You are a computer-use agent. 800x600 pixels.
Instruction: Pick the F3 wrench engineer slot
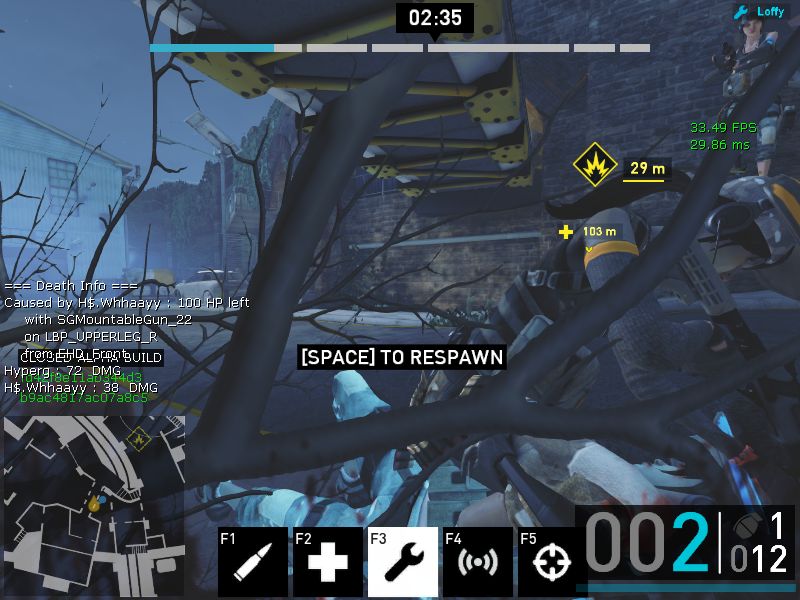tap(403, 562)
